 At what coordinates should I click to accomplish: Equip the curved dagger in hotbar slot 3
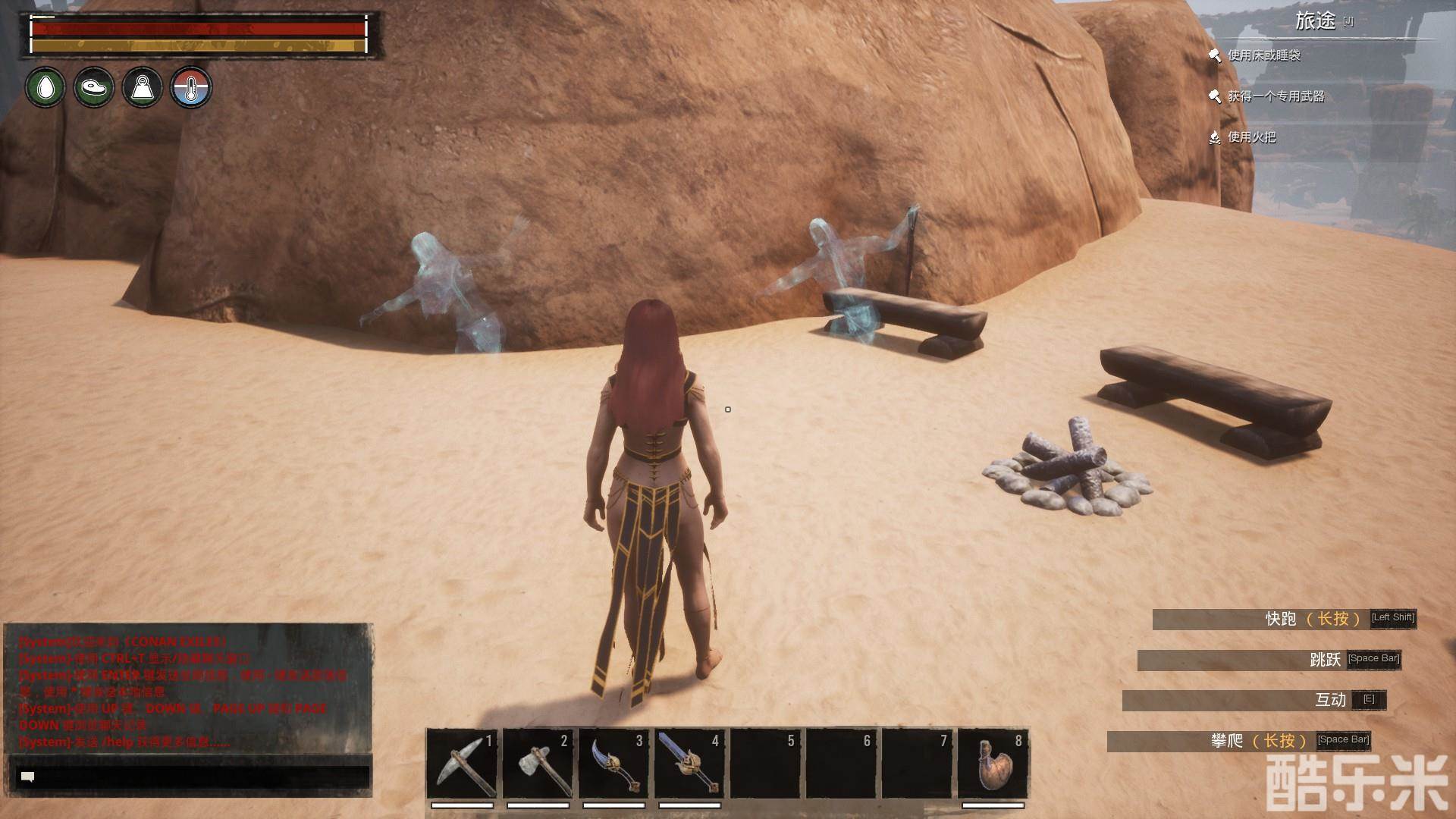613,763
